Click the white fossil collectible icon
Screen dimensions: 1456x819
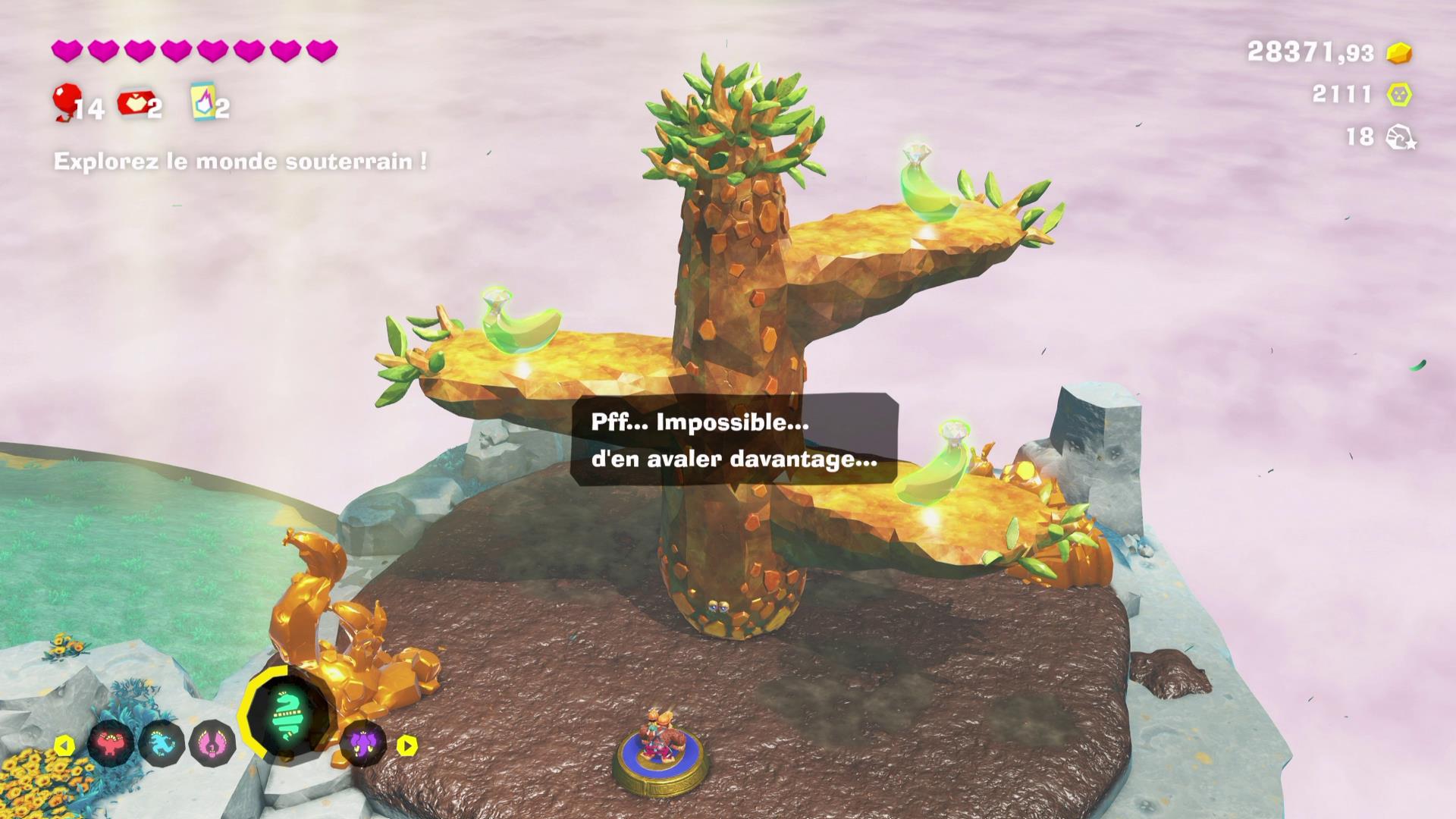coord(1400,137)
